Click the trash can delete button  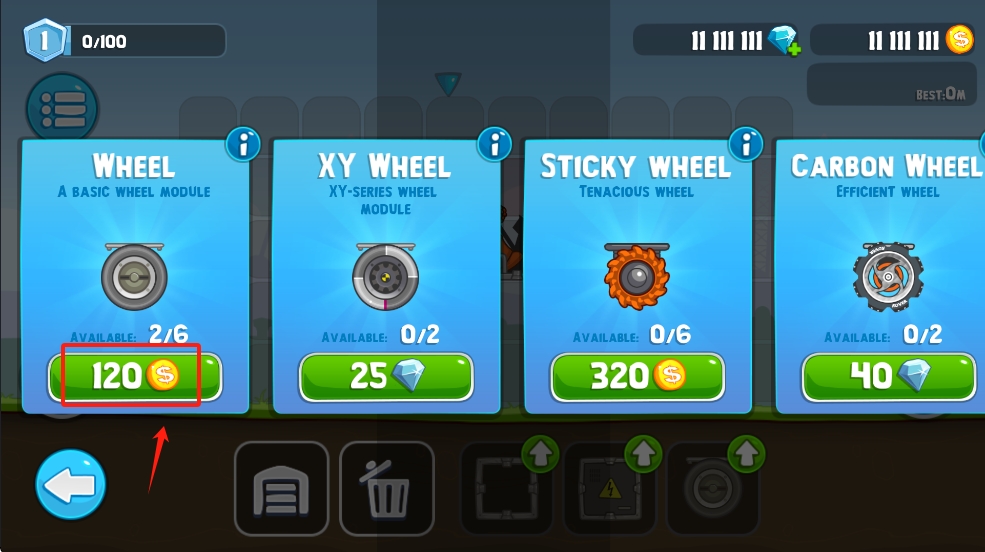point(387,489)
